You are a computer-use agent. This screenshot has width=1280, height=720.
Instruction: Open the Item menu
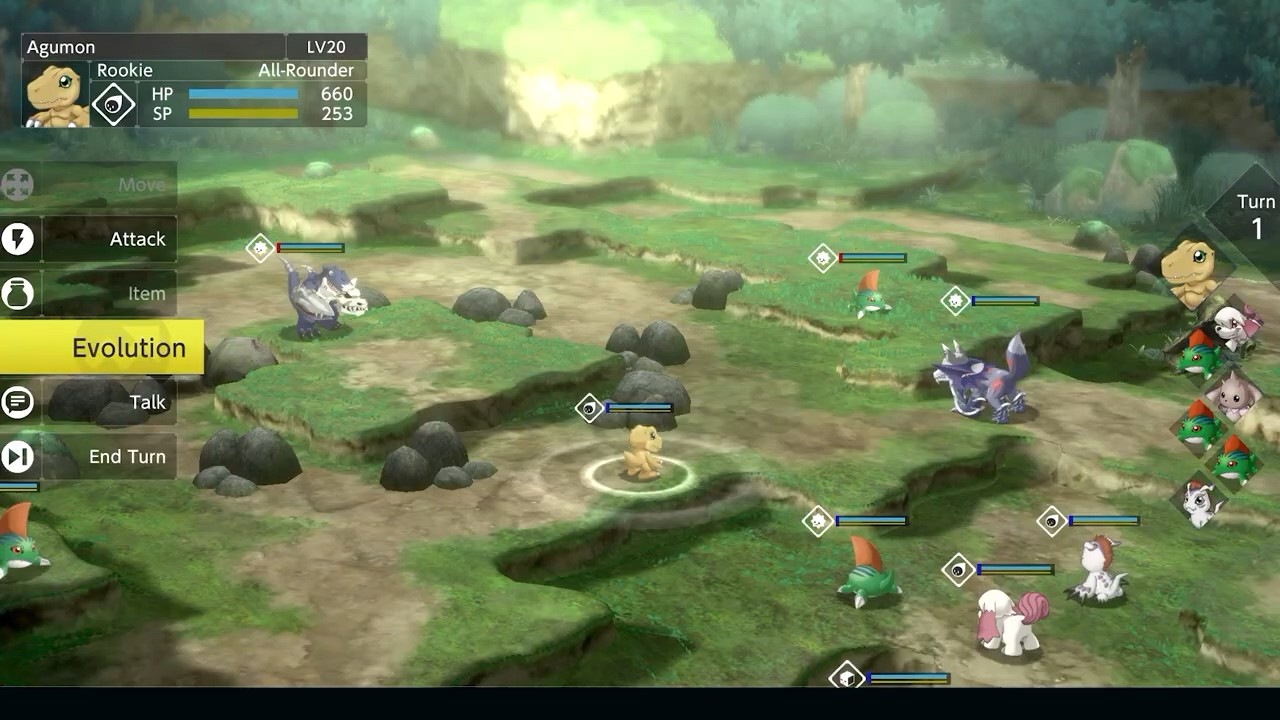pos(108,294)
